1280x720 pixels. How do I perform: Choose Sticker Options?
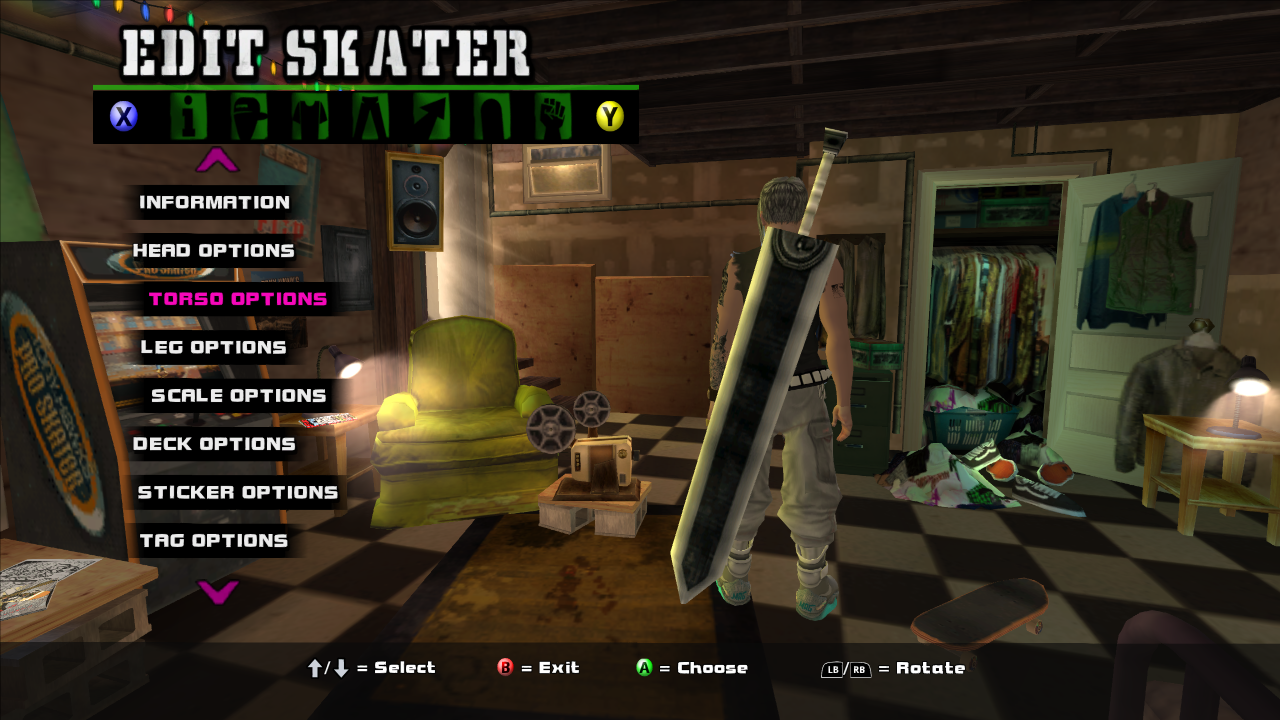[x=238, y=492]
